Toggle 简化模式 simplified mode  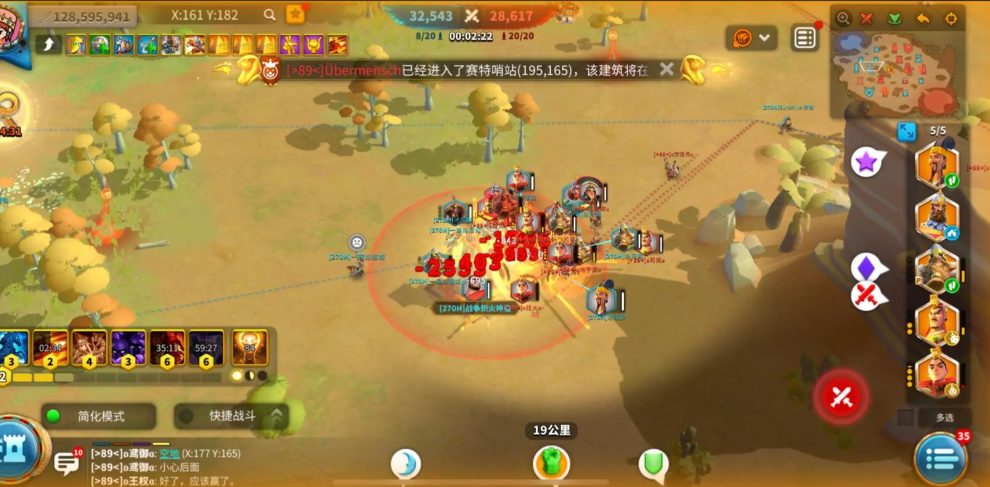click(98, 416)
